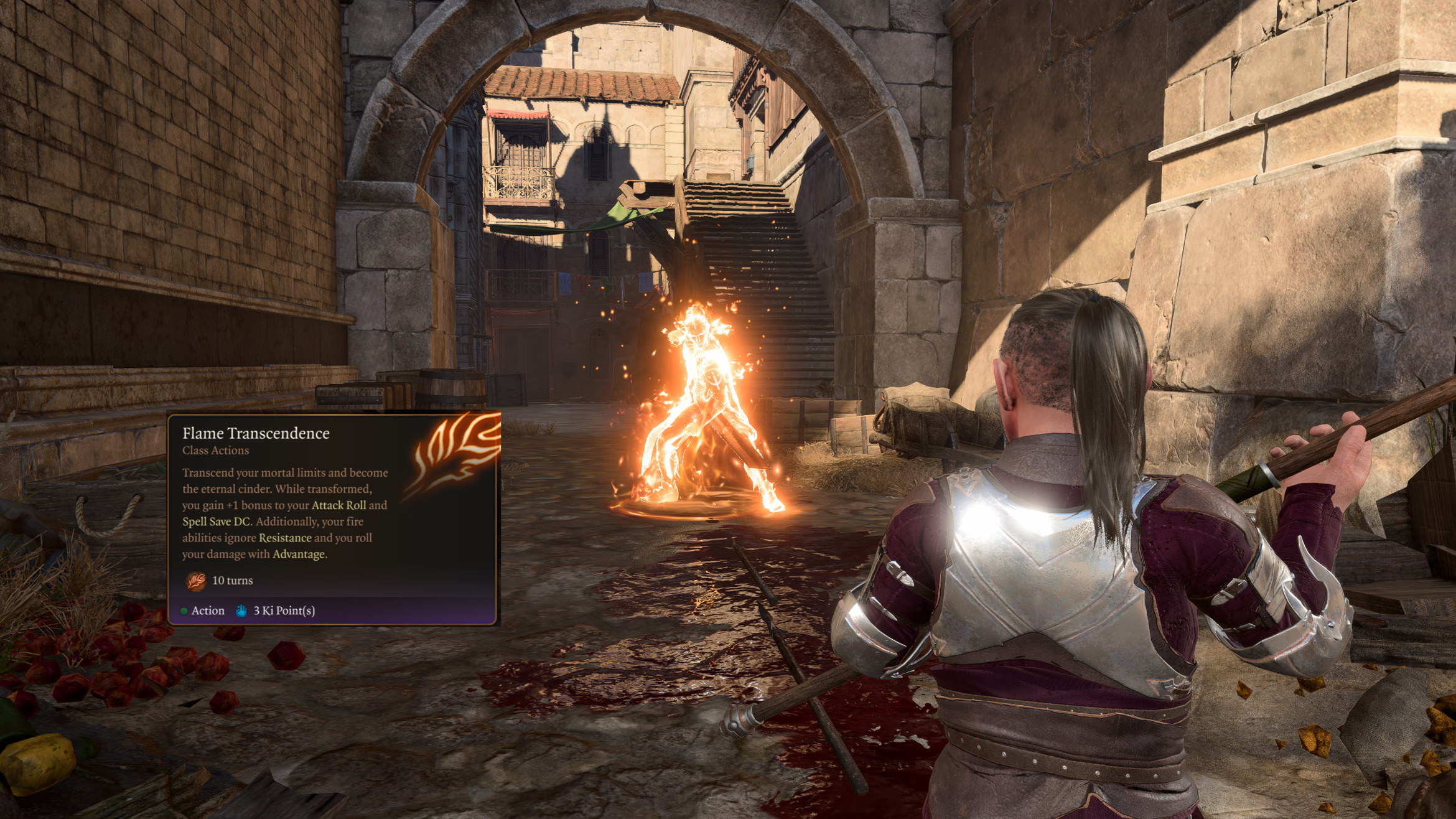Select the Spell Save DC keyword link
Image resolution: width=1456 pixels, height=819 pixels.
(x=216, y=522)
